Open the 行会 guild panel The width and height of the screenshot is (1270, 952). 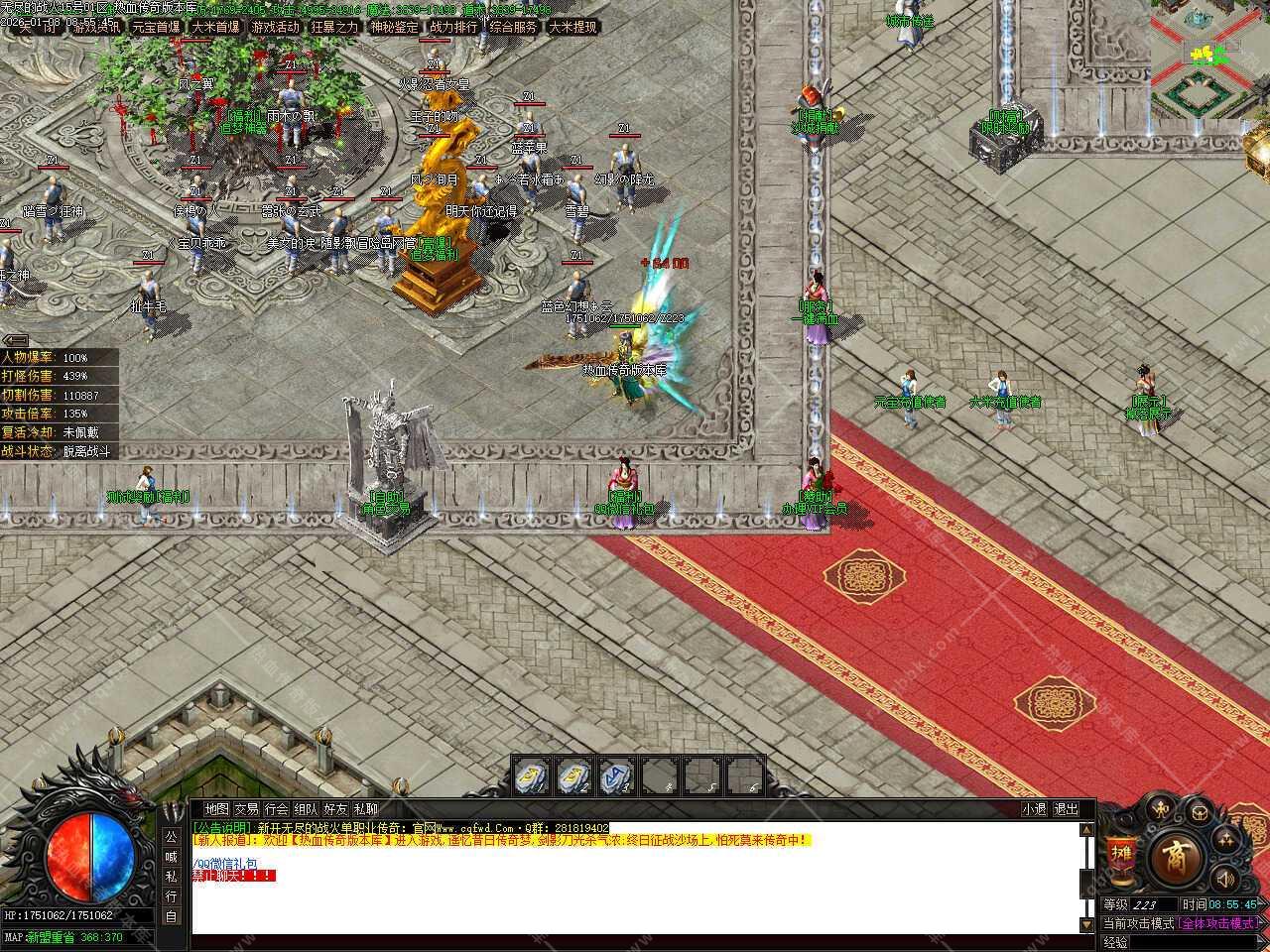click(277, 809)
